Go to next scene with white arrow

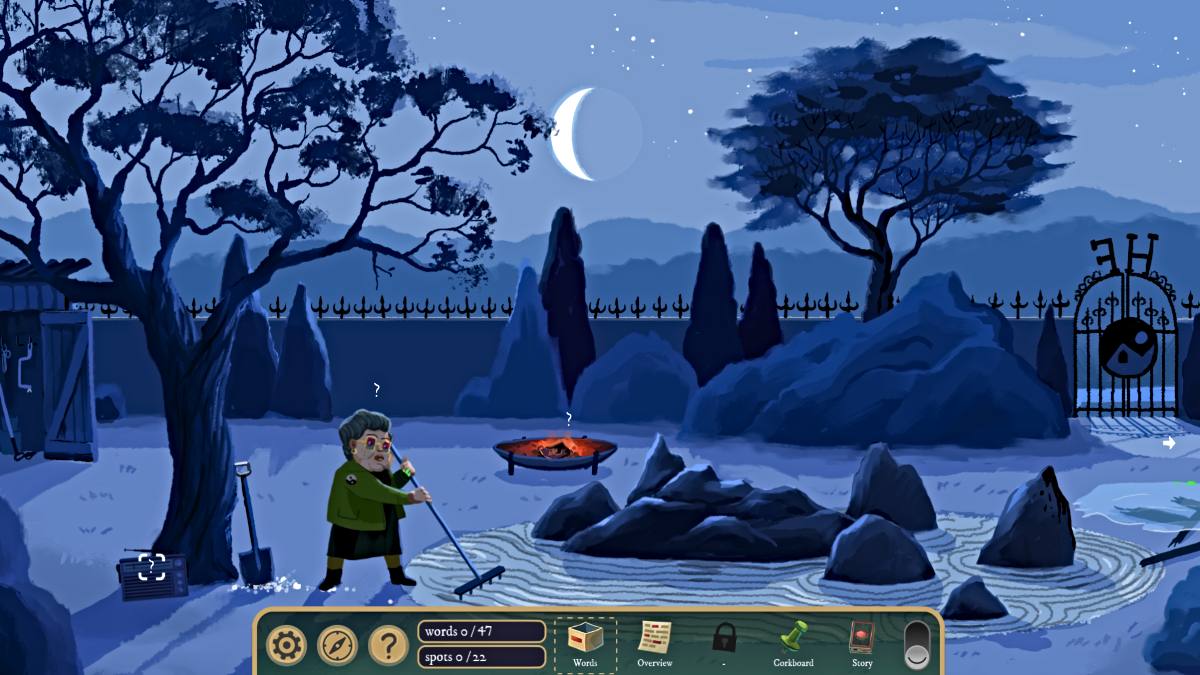[1169, 442]
